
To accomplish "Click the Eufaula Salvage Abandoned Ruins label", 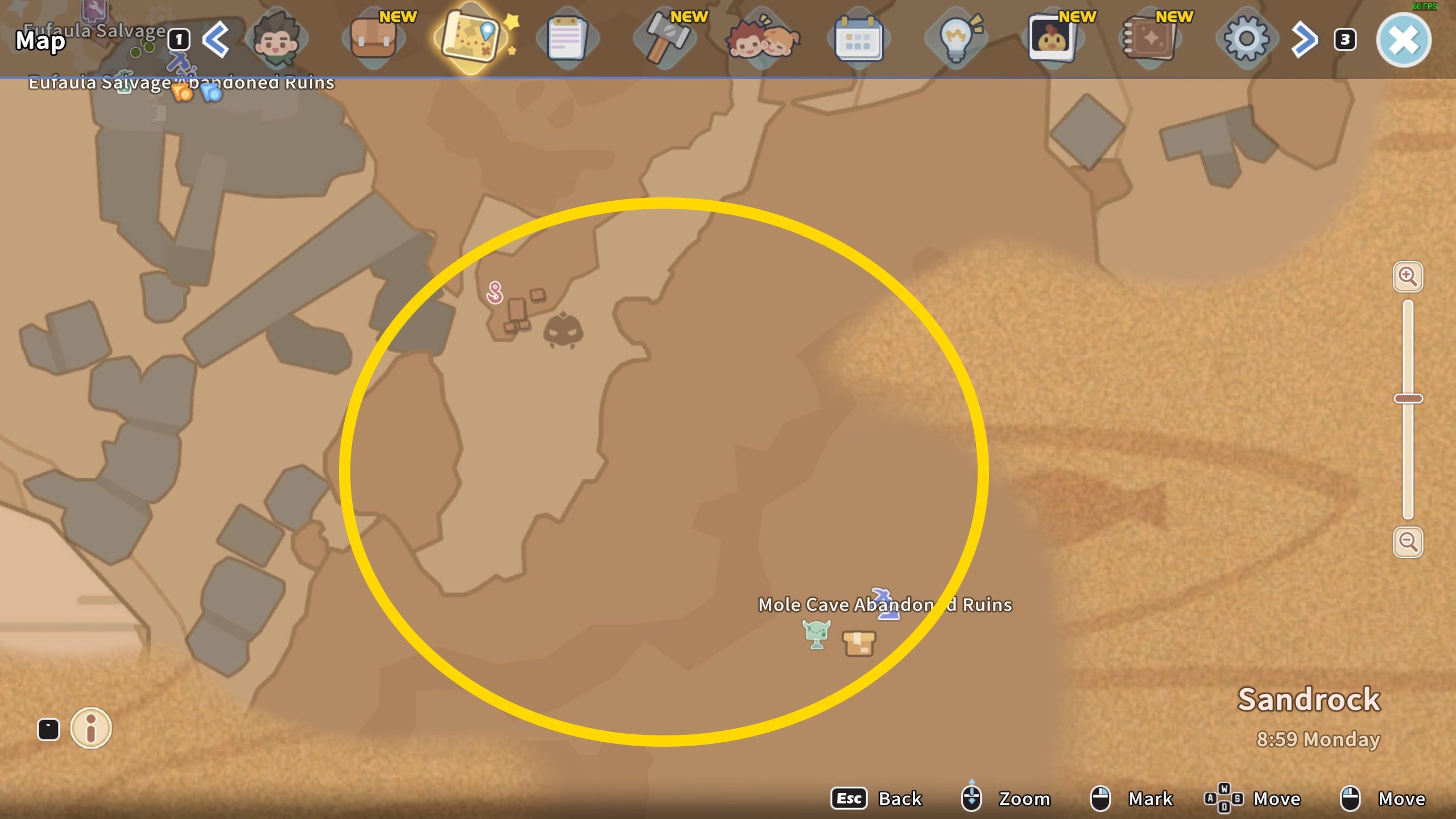I will point(181,83).
